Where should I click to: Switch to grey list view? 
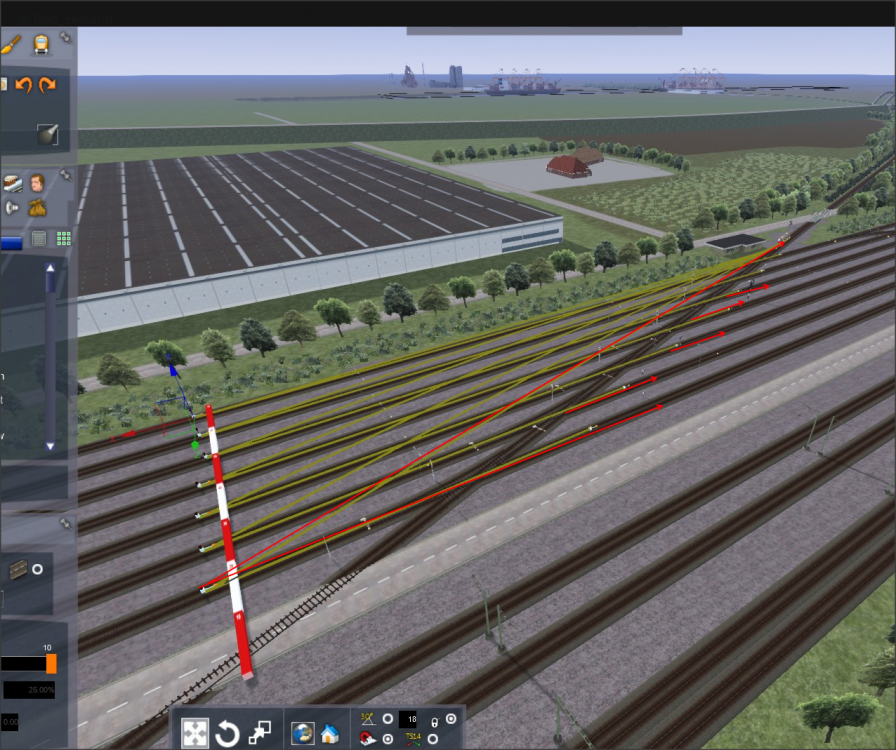coord(39,239)
